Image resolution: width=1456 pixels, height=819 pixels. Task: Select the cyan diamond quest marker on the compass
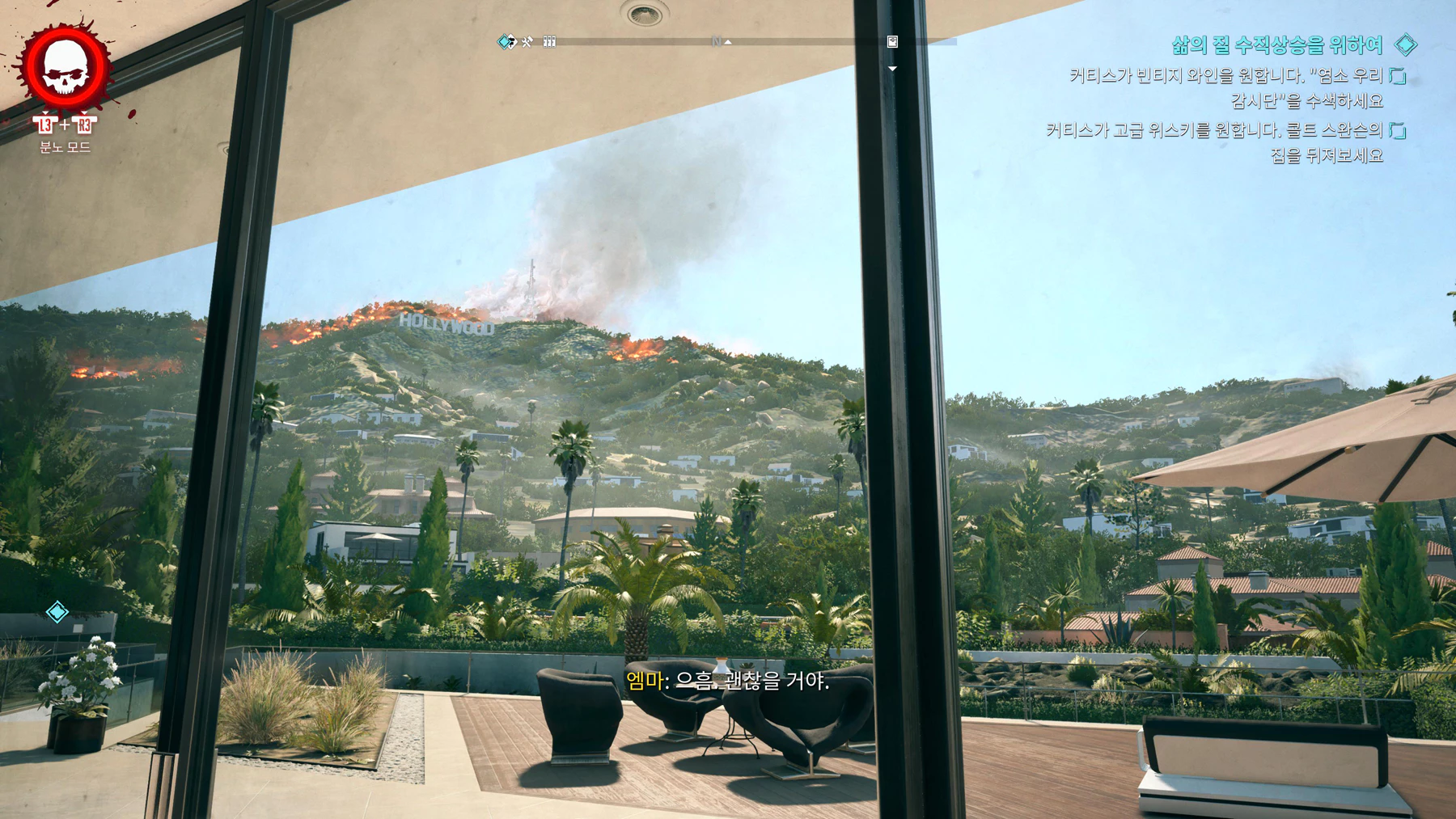pos(506,41)
